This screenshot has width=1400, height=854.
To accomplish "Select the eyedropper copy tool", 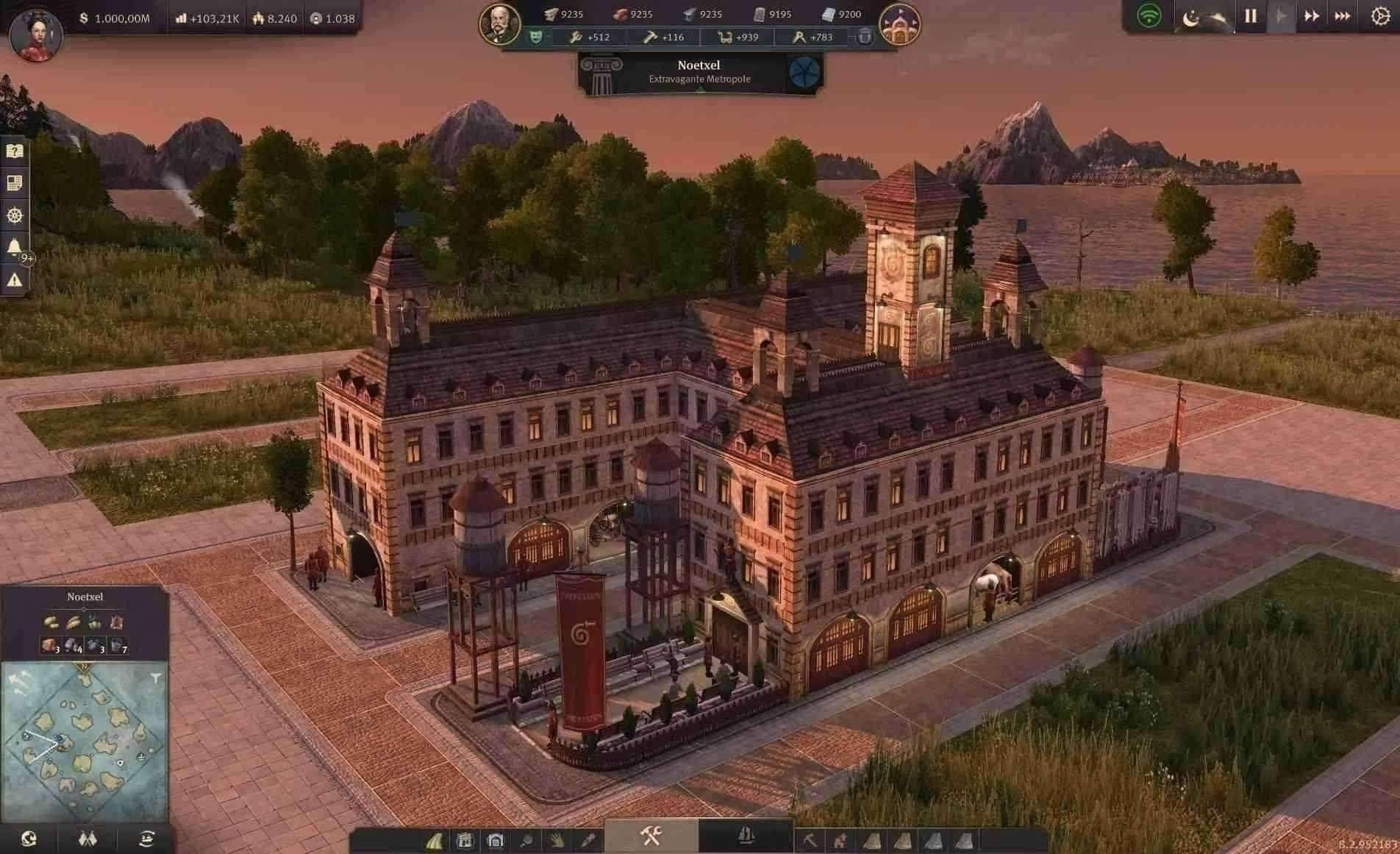I will [x=587, y=840].
